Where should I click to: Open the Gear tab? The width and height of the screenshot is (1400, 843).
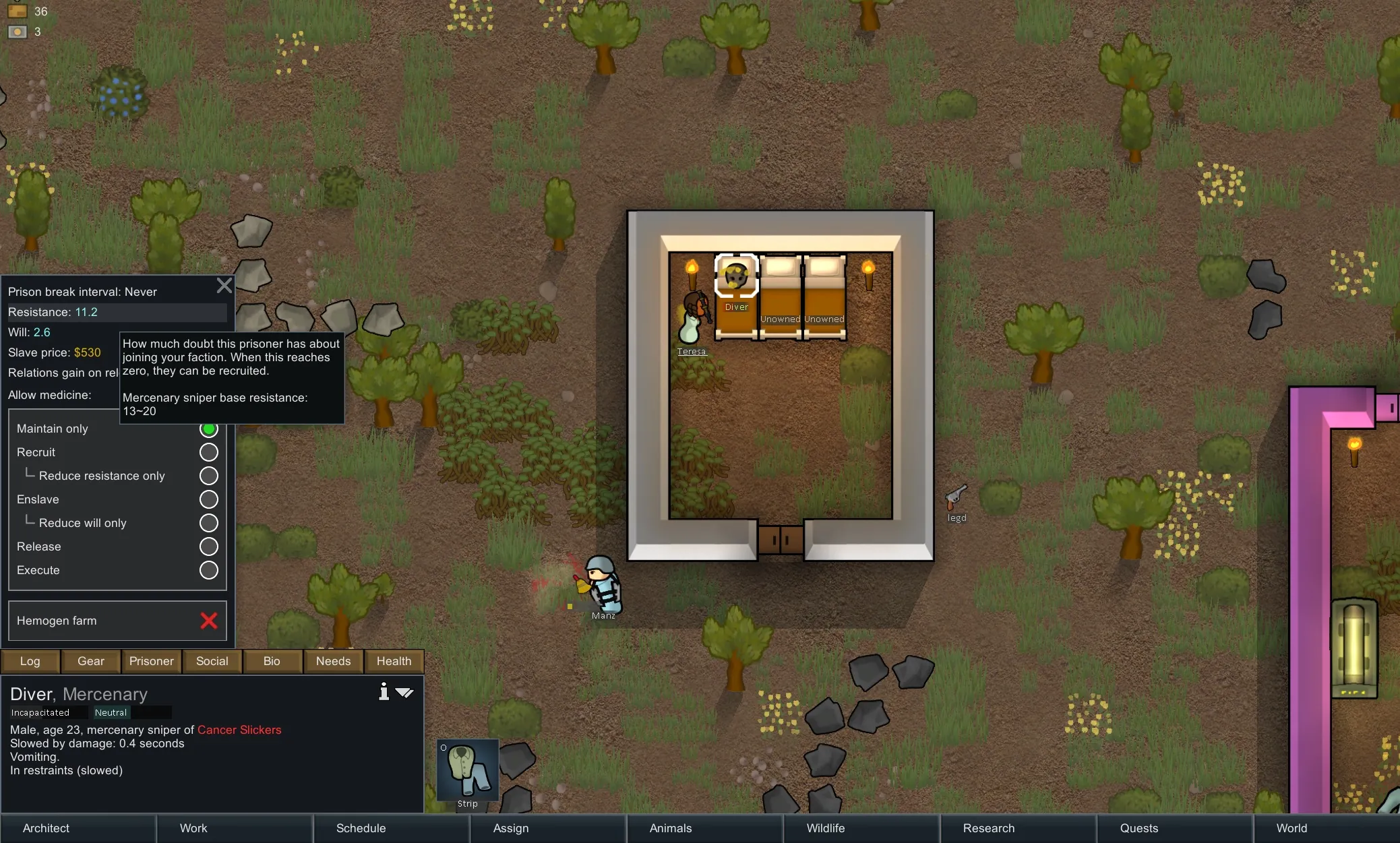tap(91, 661)
